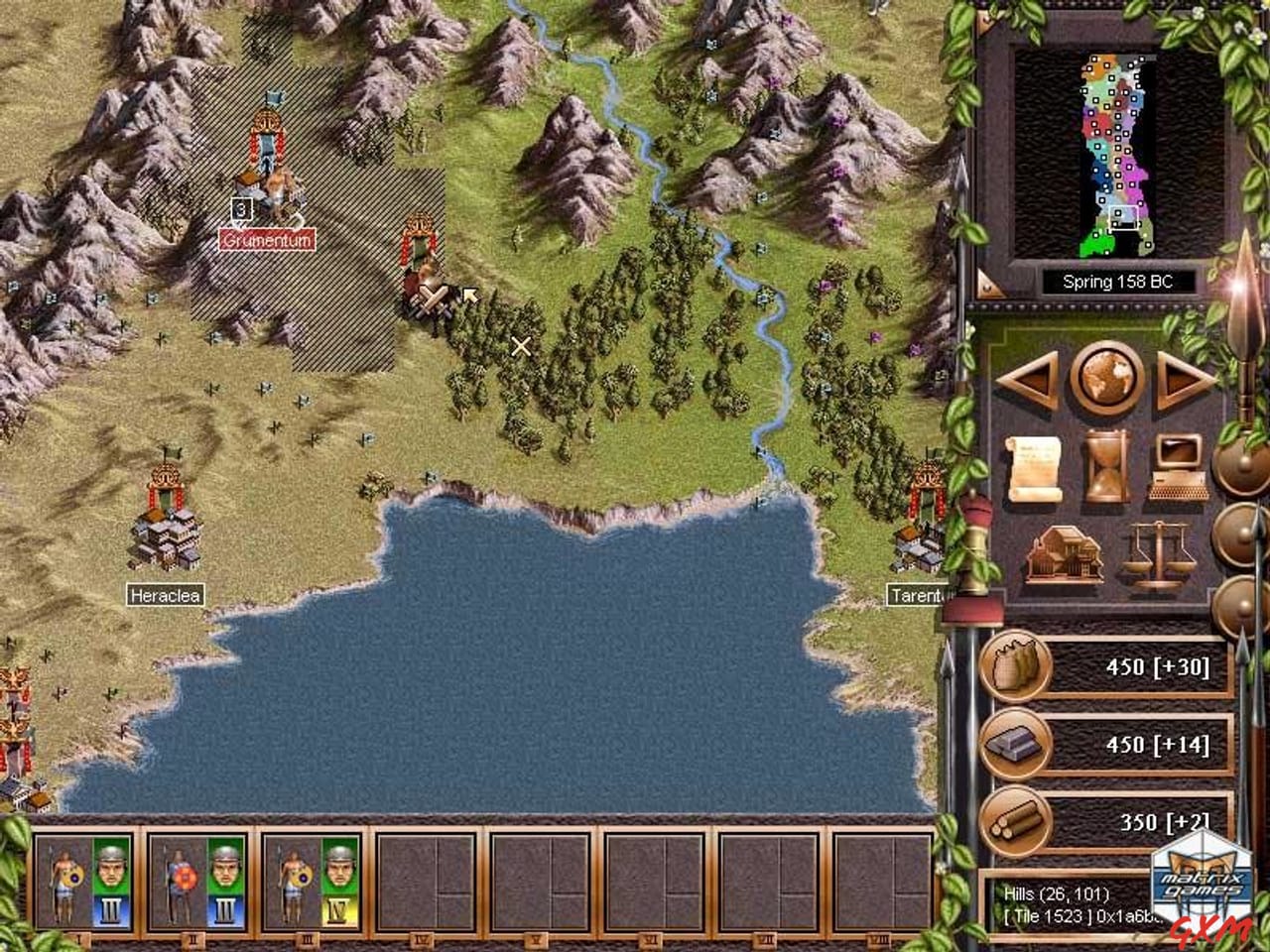This screenshot has width=1270, height=952.
Task: Open the world map globe icon
Action: 1108,380
